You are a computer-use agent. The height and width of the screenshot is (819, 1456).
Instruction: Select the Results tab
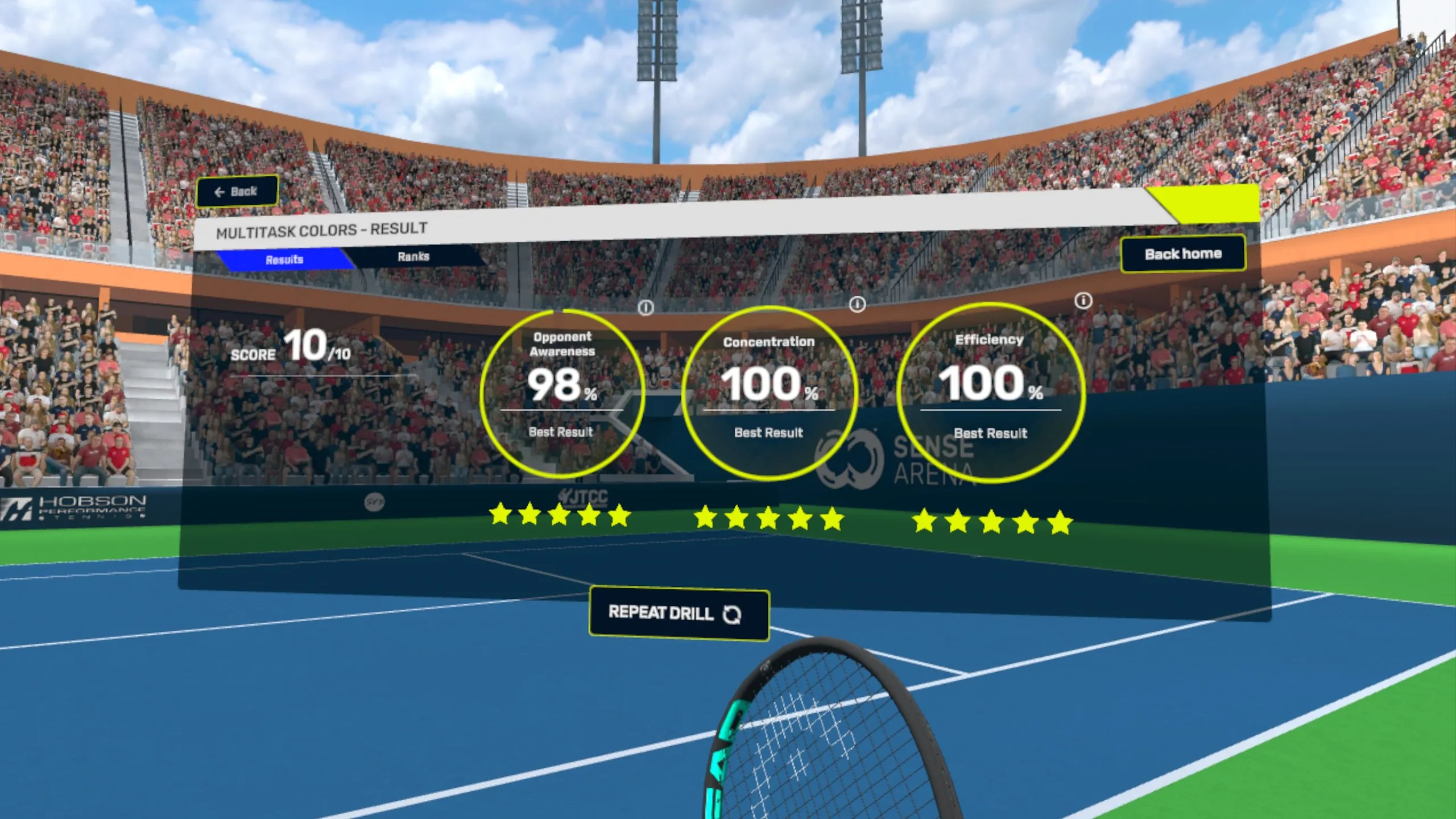pyautogui.click(x=284, y=260)
